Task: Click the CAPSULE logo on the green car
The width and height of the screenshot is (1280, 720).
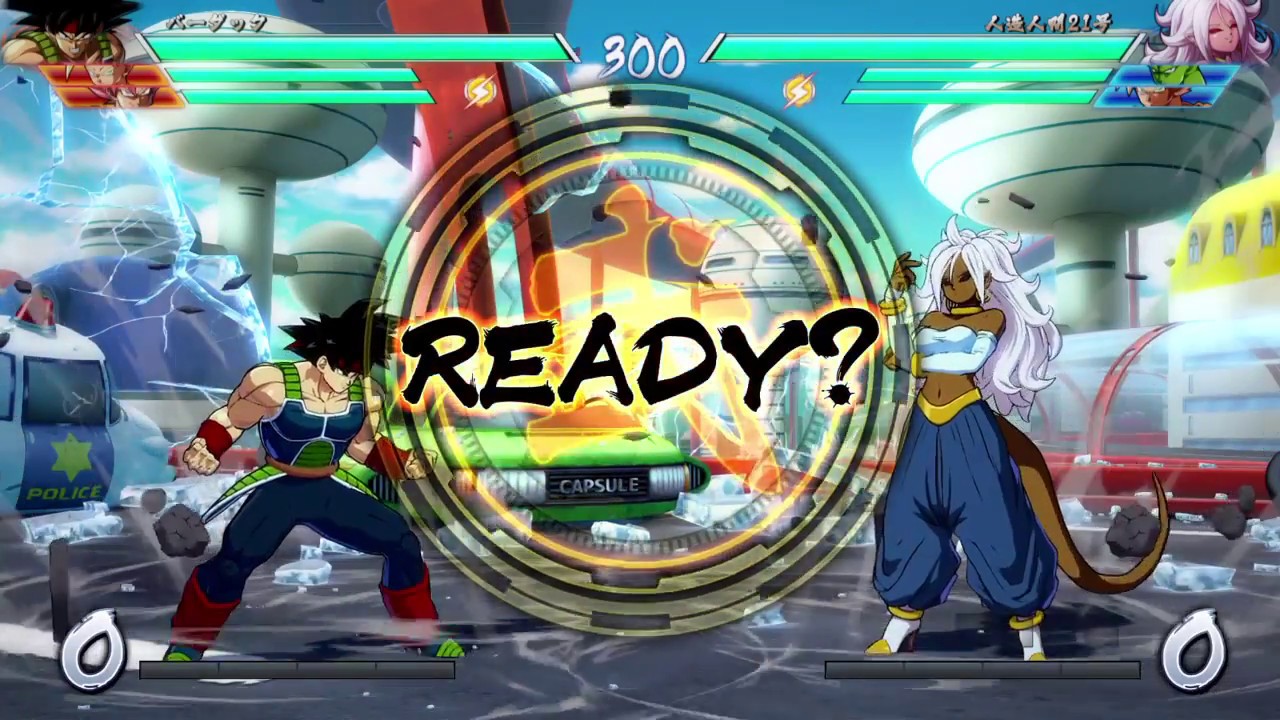Action: 600,485
